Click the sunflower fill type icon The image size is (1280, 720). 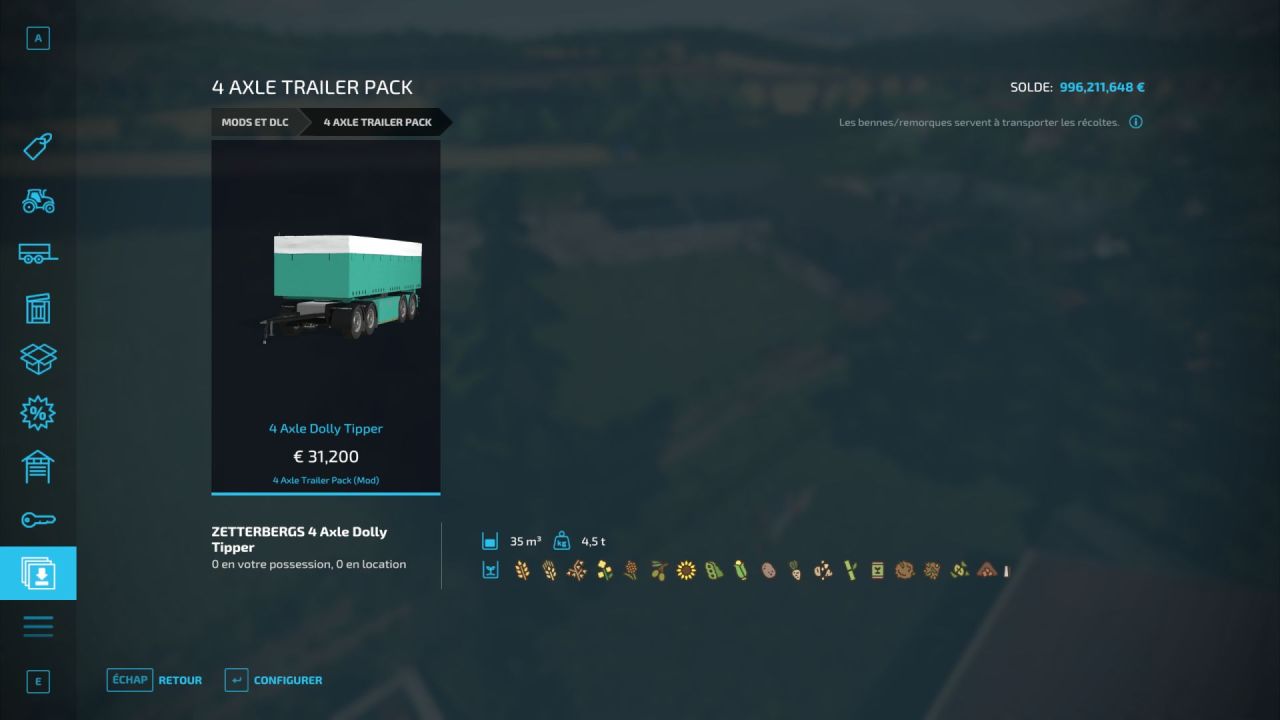pyautogui.click(x=686, y=570)
